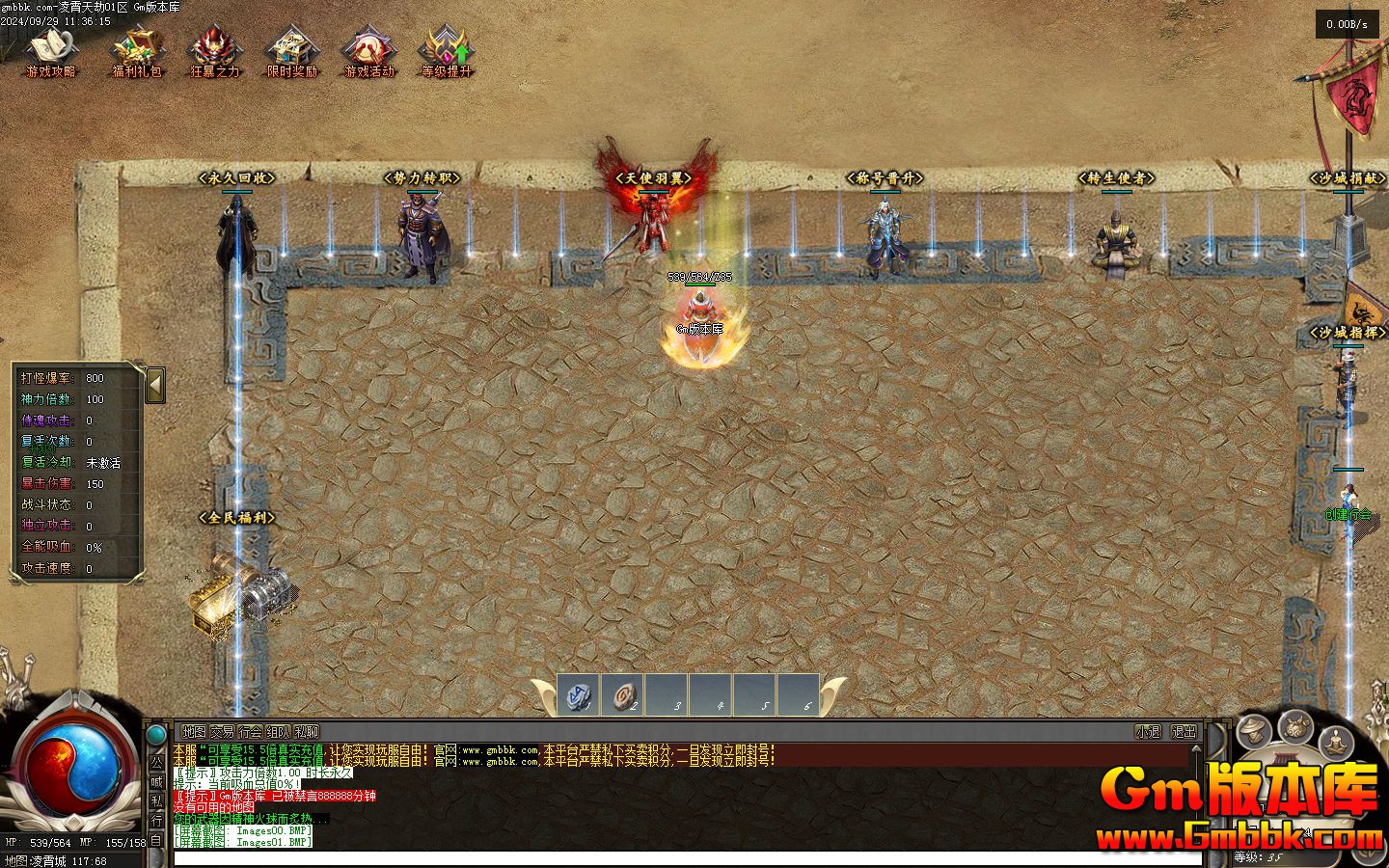Activate the 狂暴之力 icon
Viewport: 1389px width, 868px height.
tap(213, 50)
